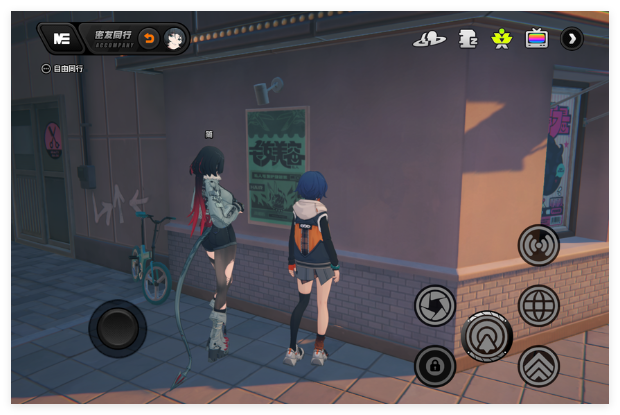620x415 pixels.
Task: Open the rainbow TV icon
Action: tap(537, 39)
